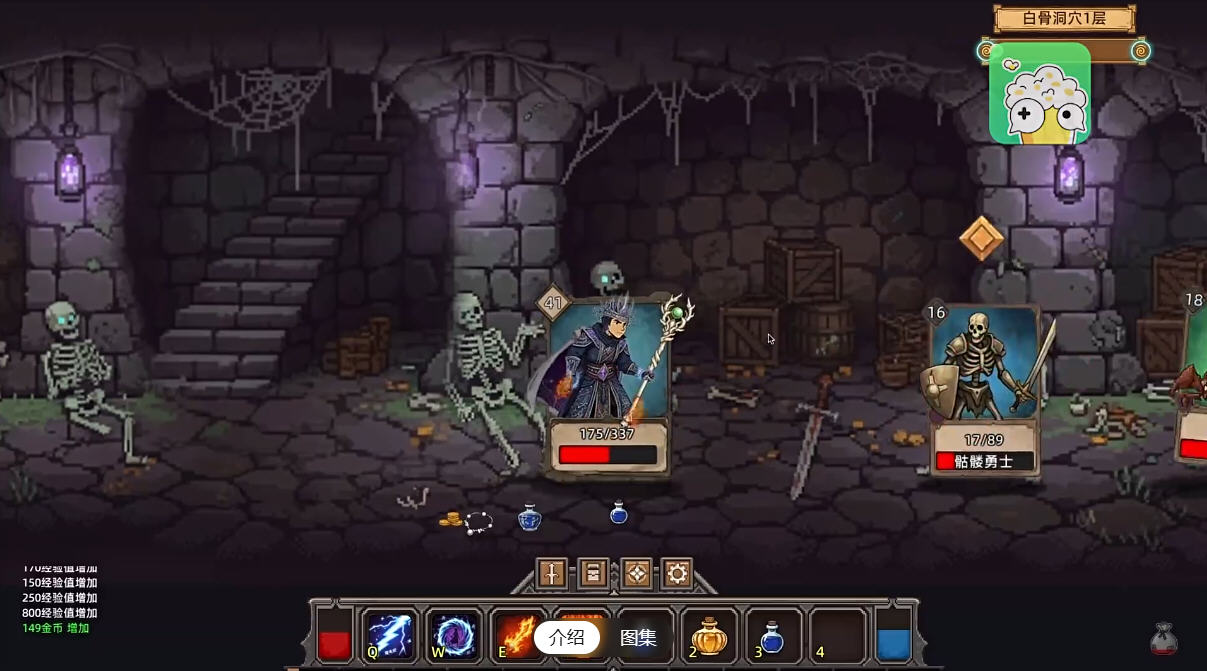Open the sword equipment menu button
This screenshot has width=1207, height=671.
click(552, 573)
